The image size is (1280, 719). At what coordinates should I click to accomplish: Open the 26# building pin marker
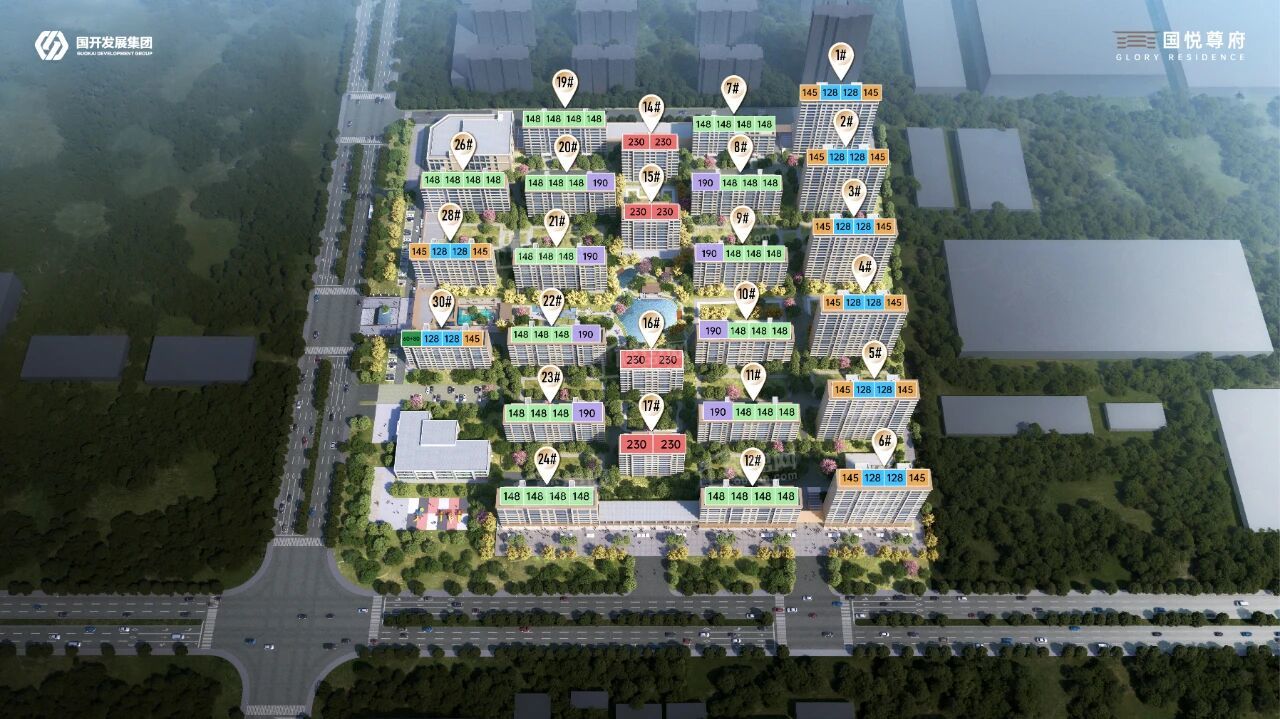(462, 147)
